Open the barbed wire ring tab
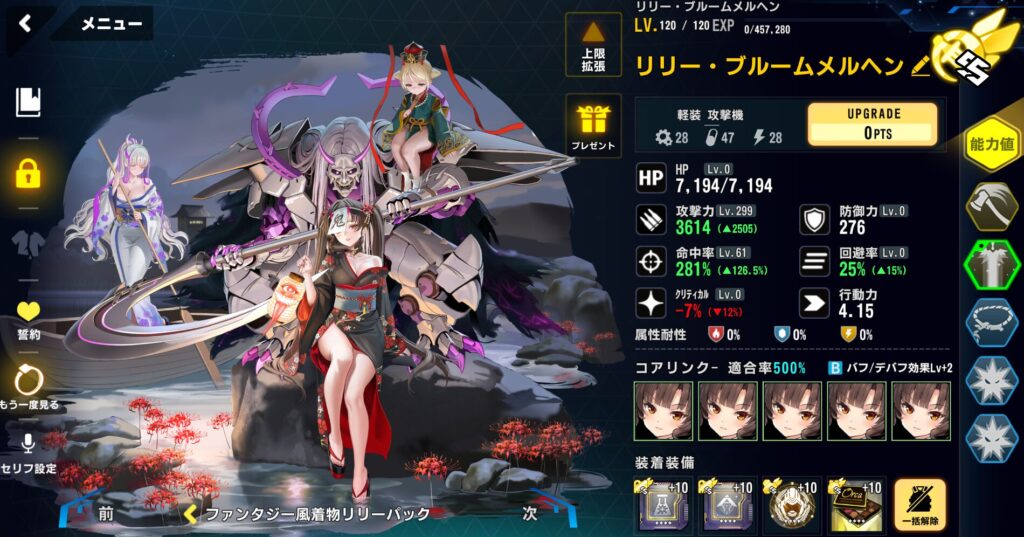Screen dimensions: 1024x537 991,324
